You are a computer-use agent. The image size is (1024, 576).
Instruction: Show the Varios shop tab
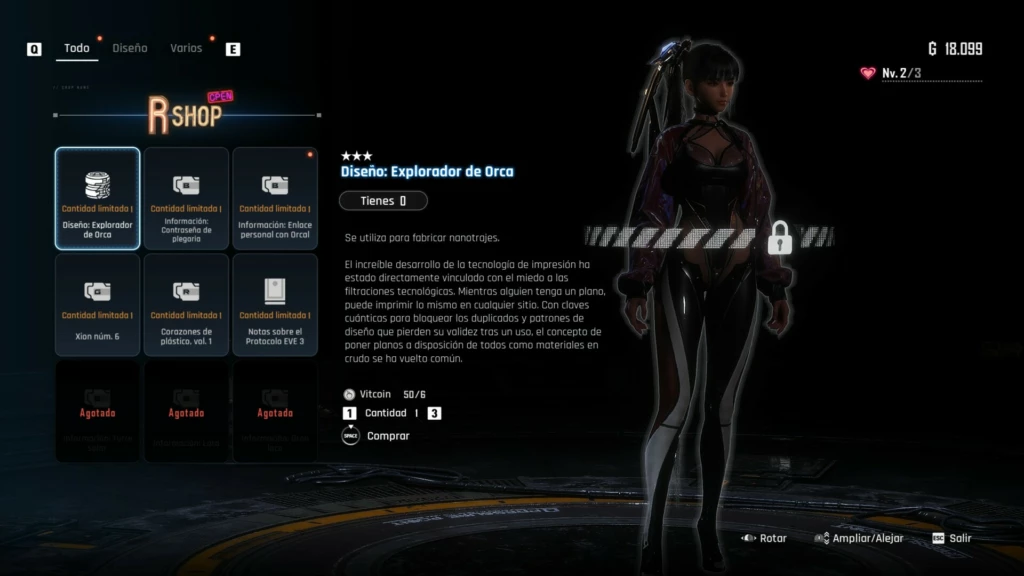pyautogui.click(x=186, y=48)
